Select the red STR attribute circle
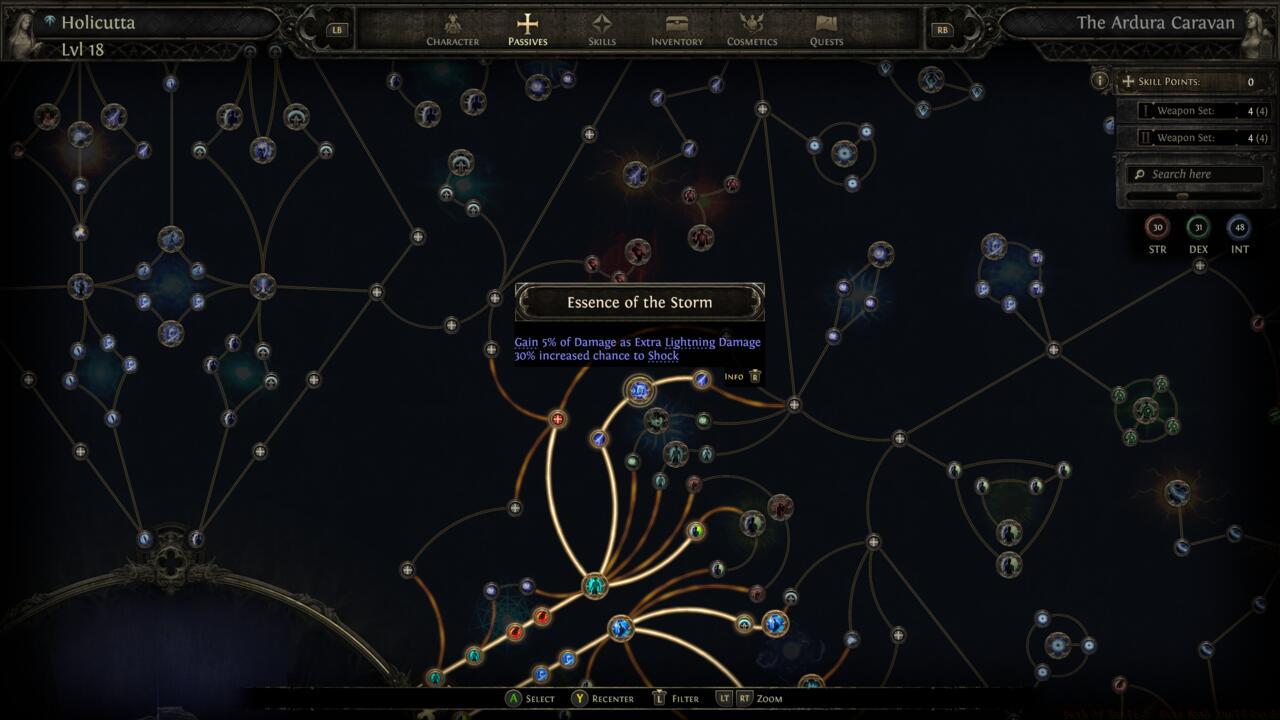 1157,227
